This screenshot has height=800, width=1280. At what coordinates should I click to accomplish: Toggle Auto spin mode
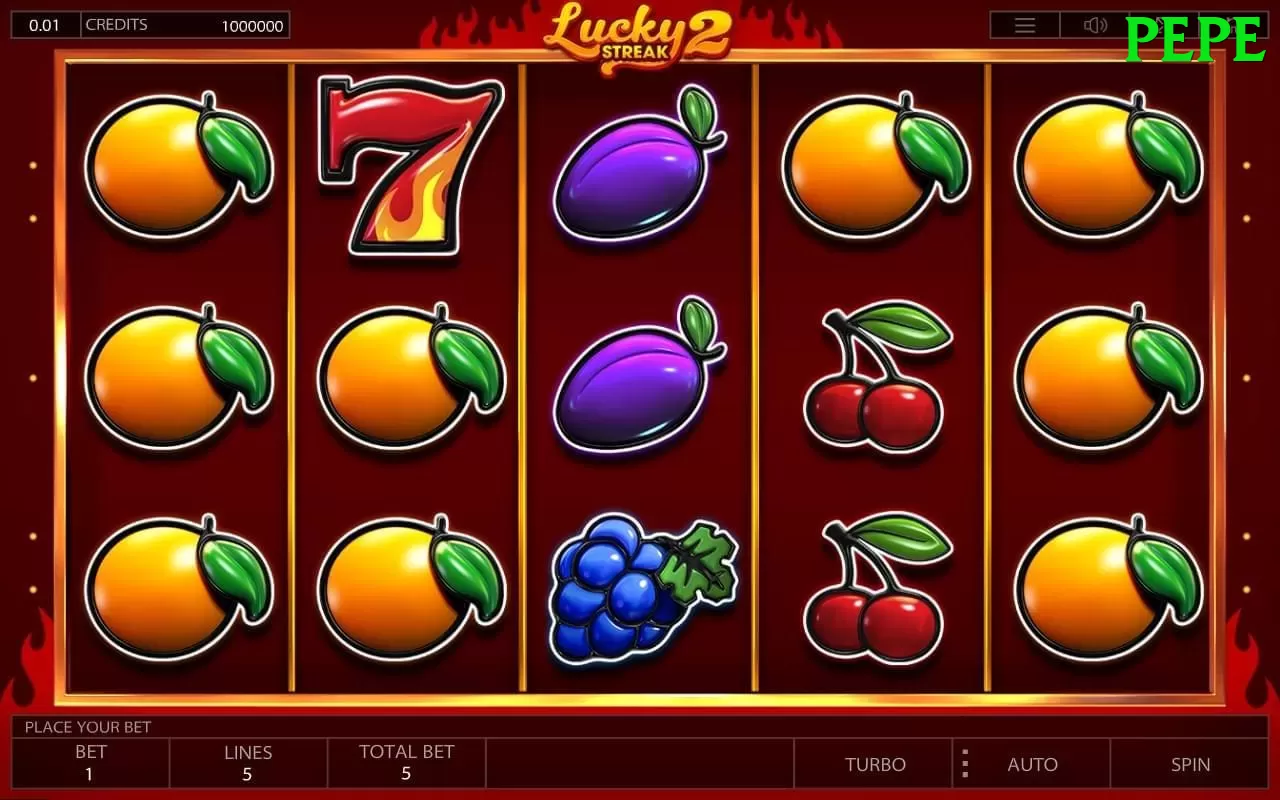click(x=1033, y=764)
